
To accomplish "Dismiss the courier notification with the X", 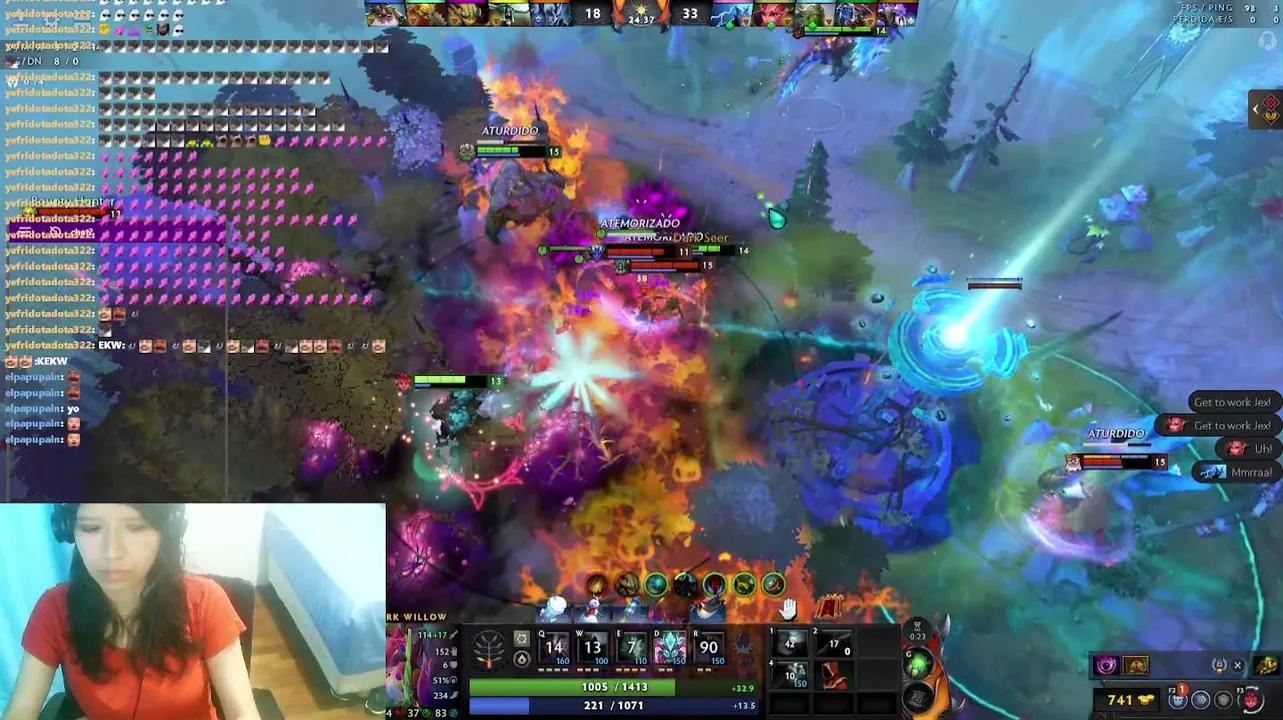I will 1237,664.
